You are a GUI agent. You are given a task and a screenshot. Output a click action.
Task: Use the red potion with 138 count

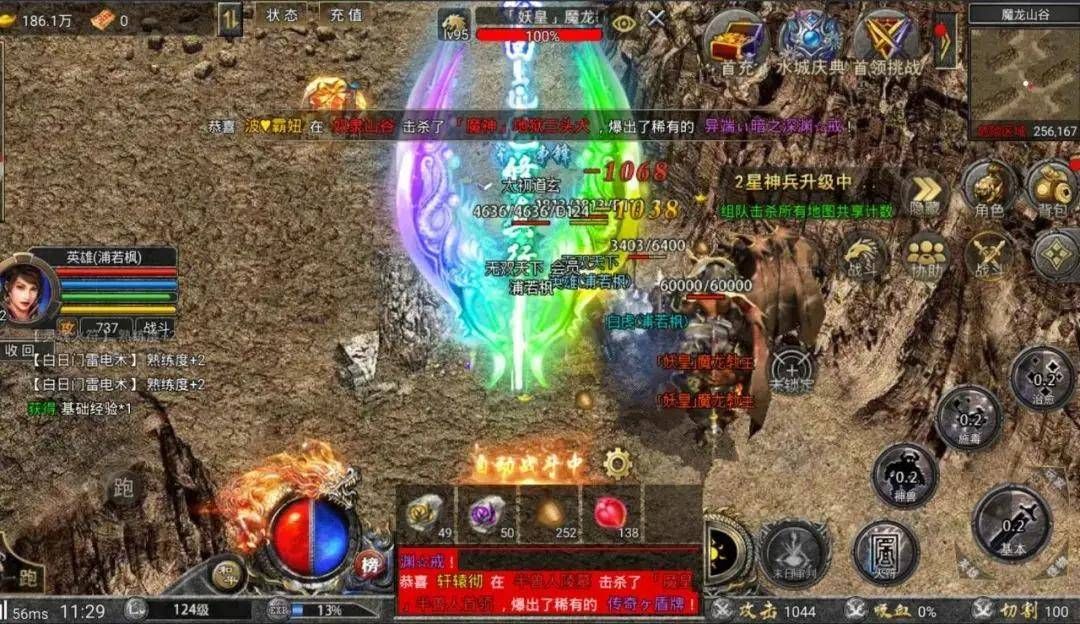[610, 514]
